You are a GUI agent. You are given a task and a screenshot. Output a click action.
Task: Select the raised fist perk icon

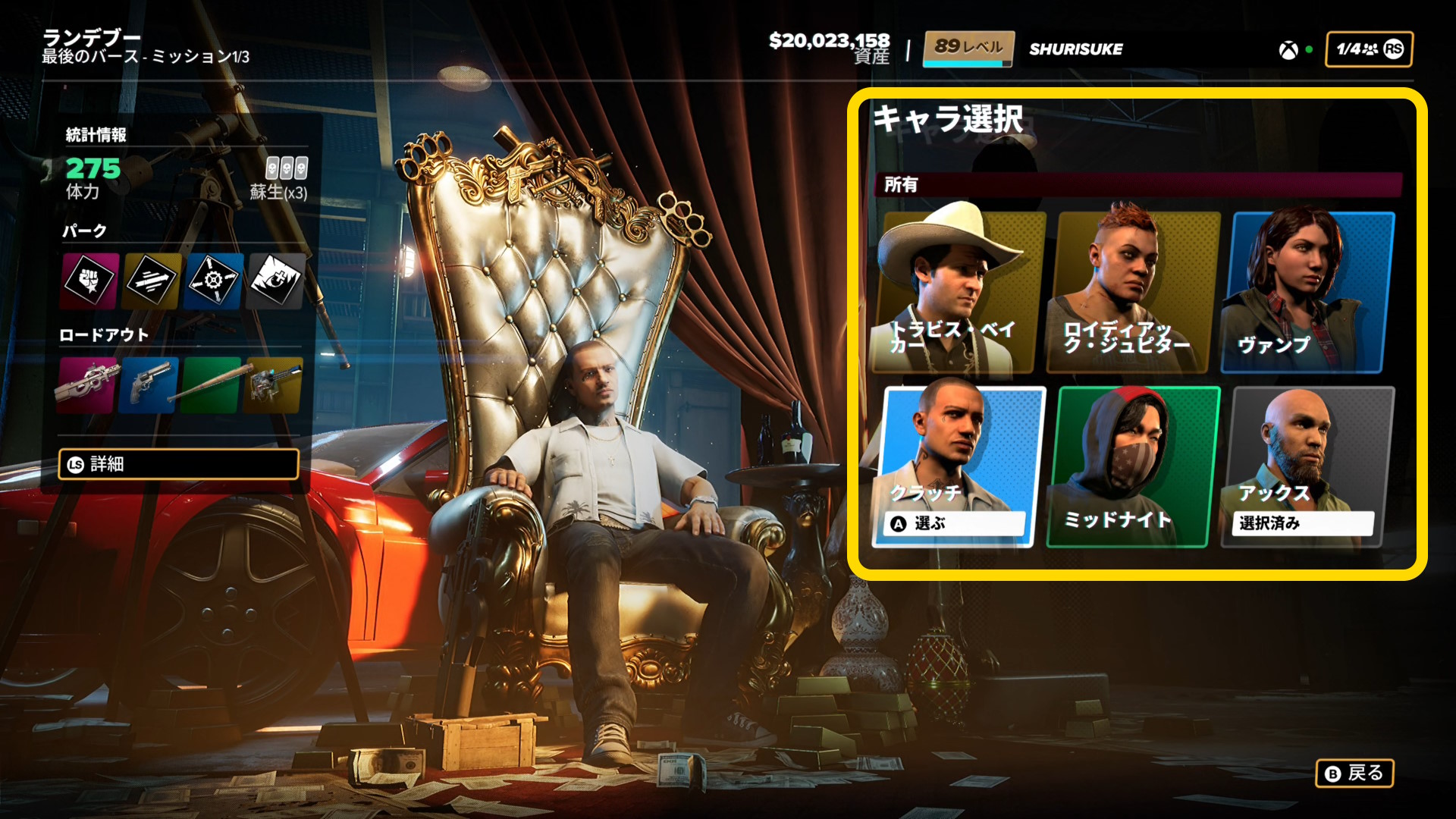pos(89,281)
